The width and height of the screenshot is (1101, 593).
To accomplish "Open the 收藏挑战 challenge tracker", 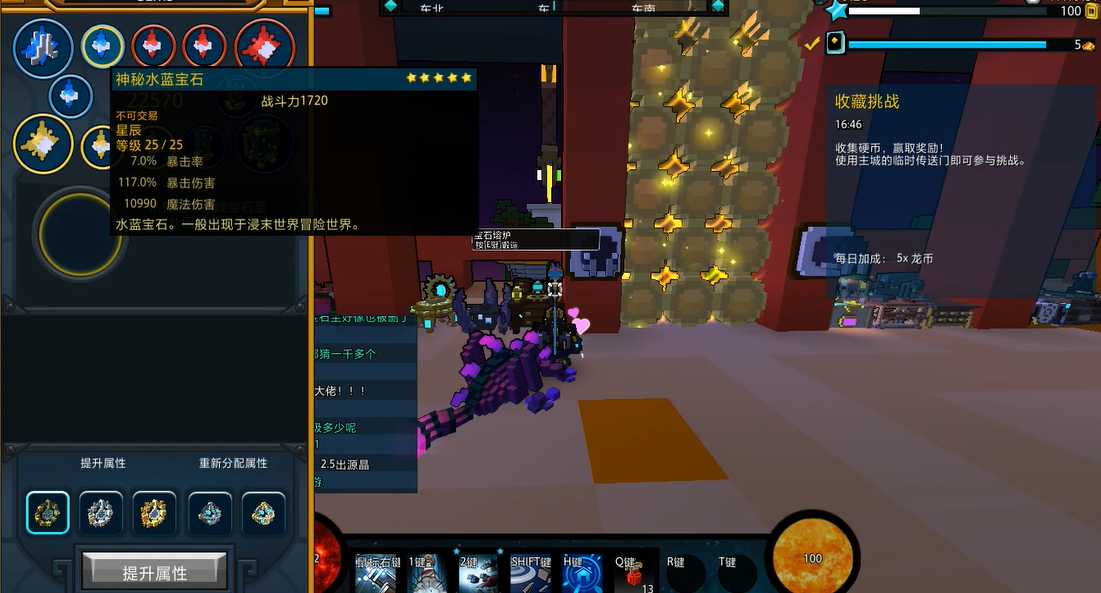I will [x=867, y=101].
